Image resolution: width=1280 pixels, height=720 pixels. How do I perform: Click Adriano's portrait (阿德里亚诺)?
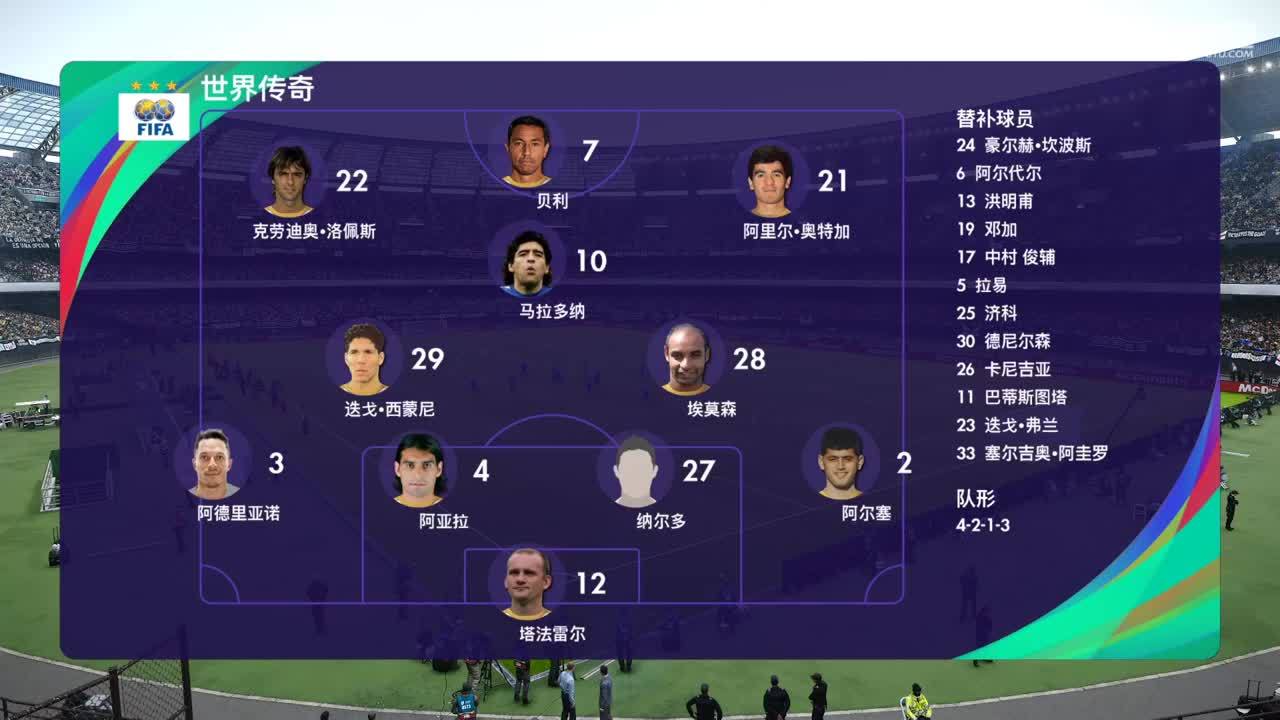click(x=212, y=464)
